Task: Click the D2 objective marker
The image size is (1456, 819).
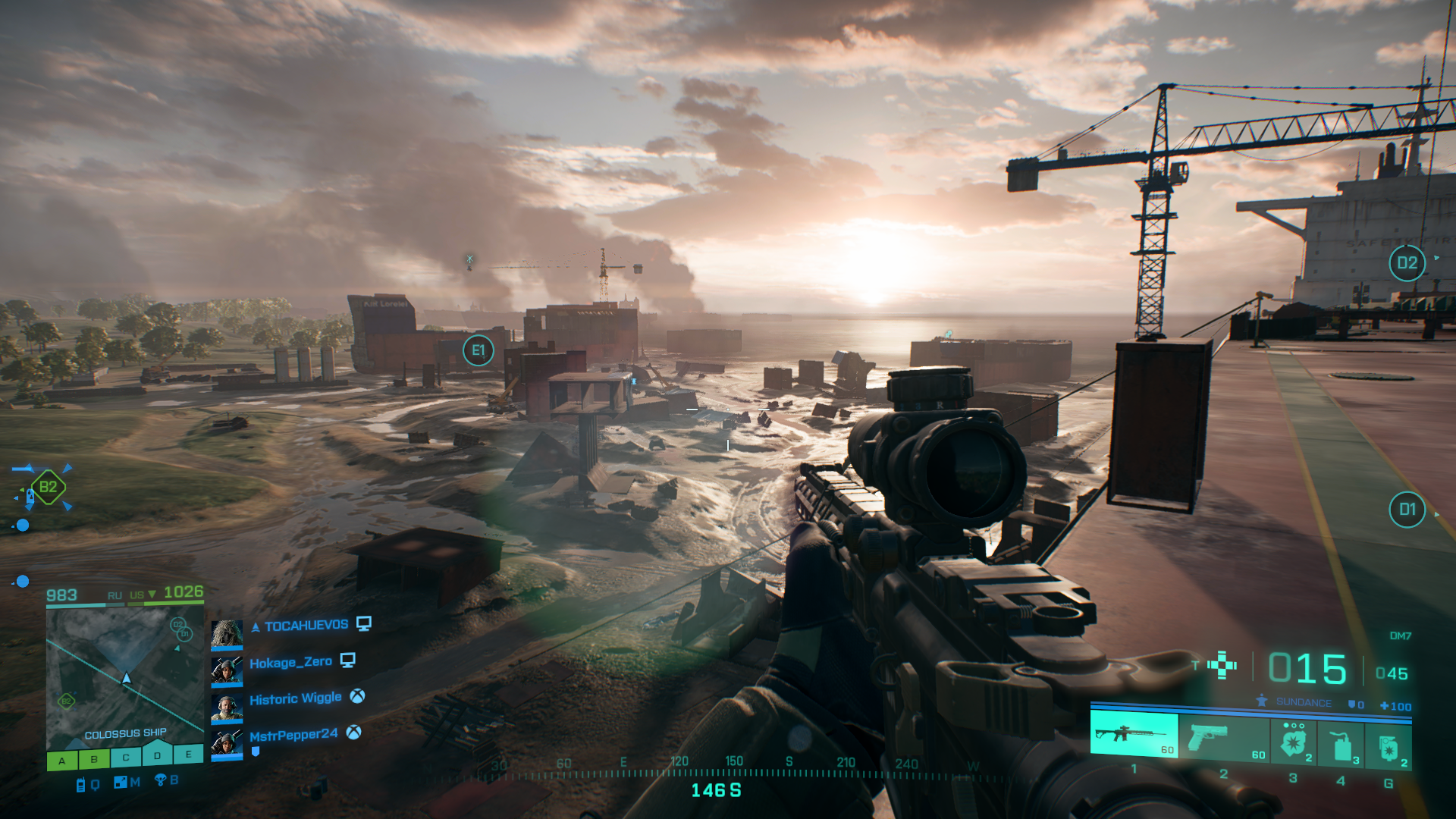Action: 1407,263
